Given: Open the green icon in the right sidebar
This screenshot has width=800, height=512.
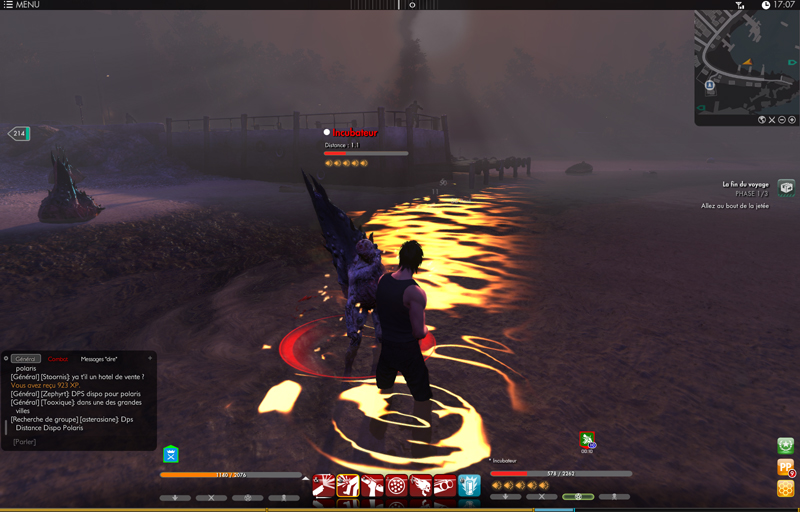Looking at the screenshot, I should [x=786, y=446].
